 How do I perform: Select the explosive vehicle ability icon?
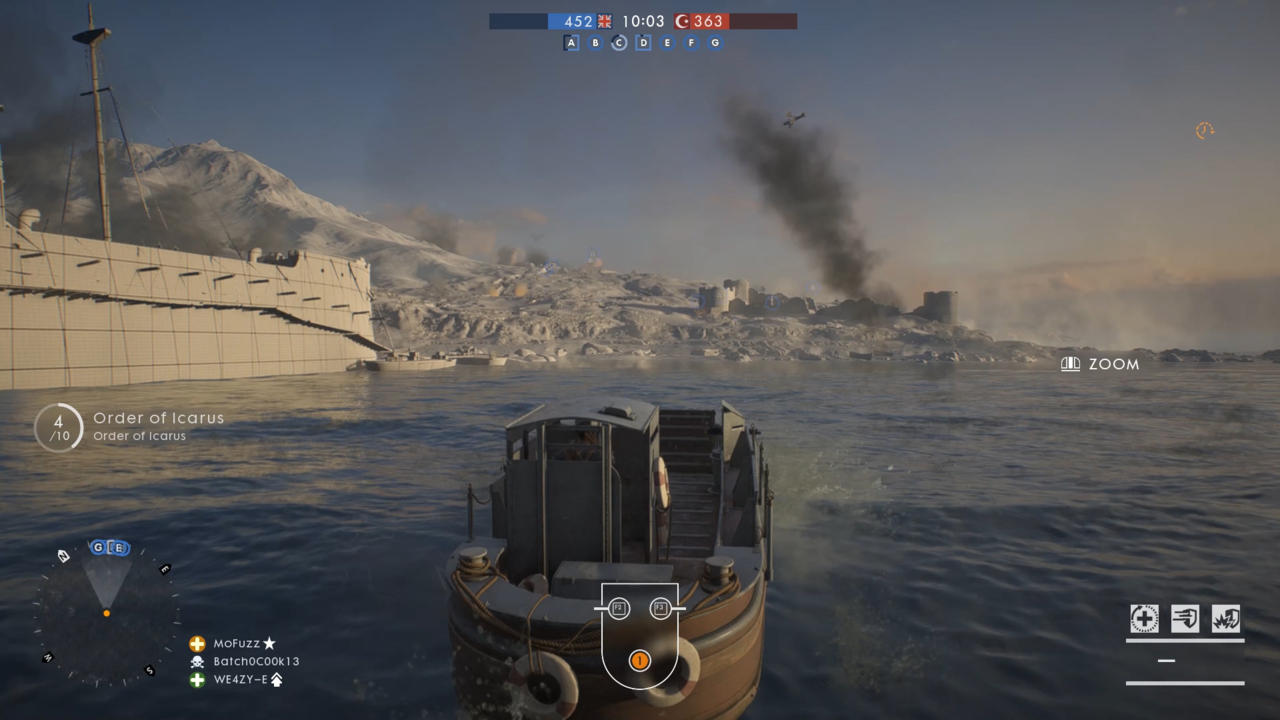(1224, 618)
